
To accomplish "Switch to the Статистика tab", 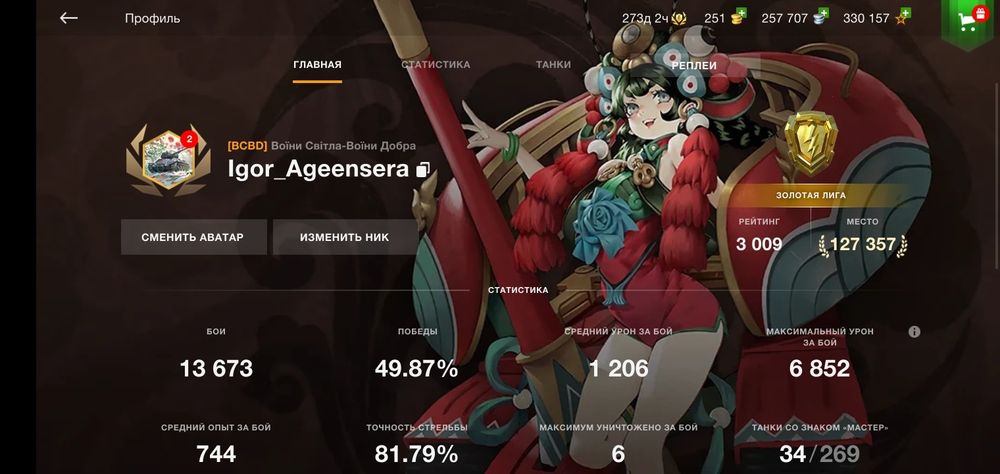I will [435, 65].
